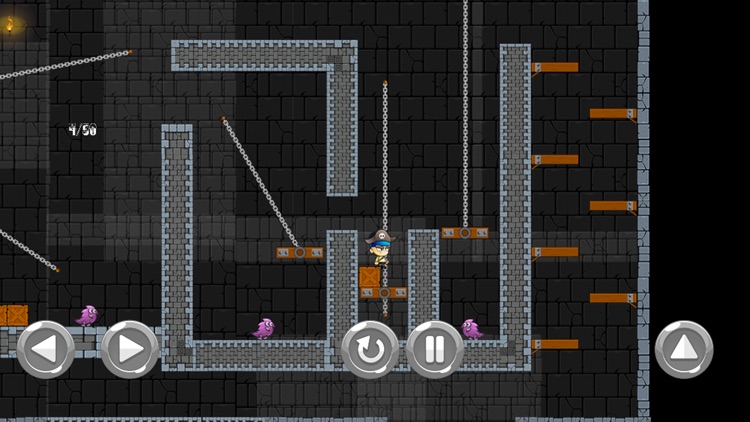Tap the move left arrow button

46,349
